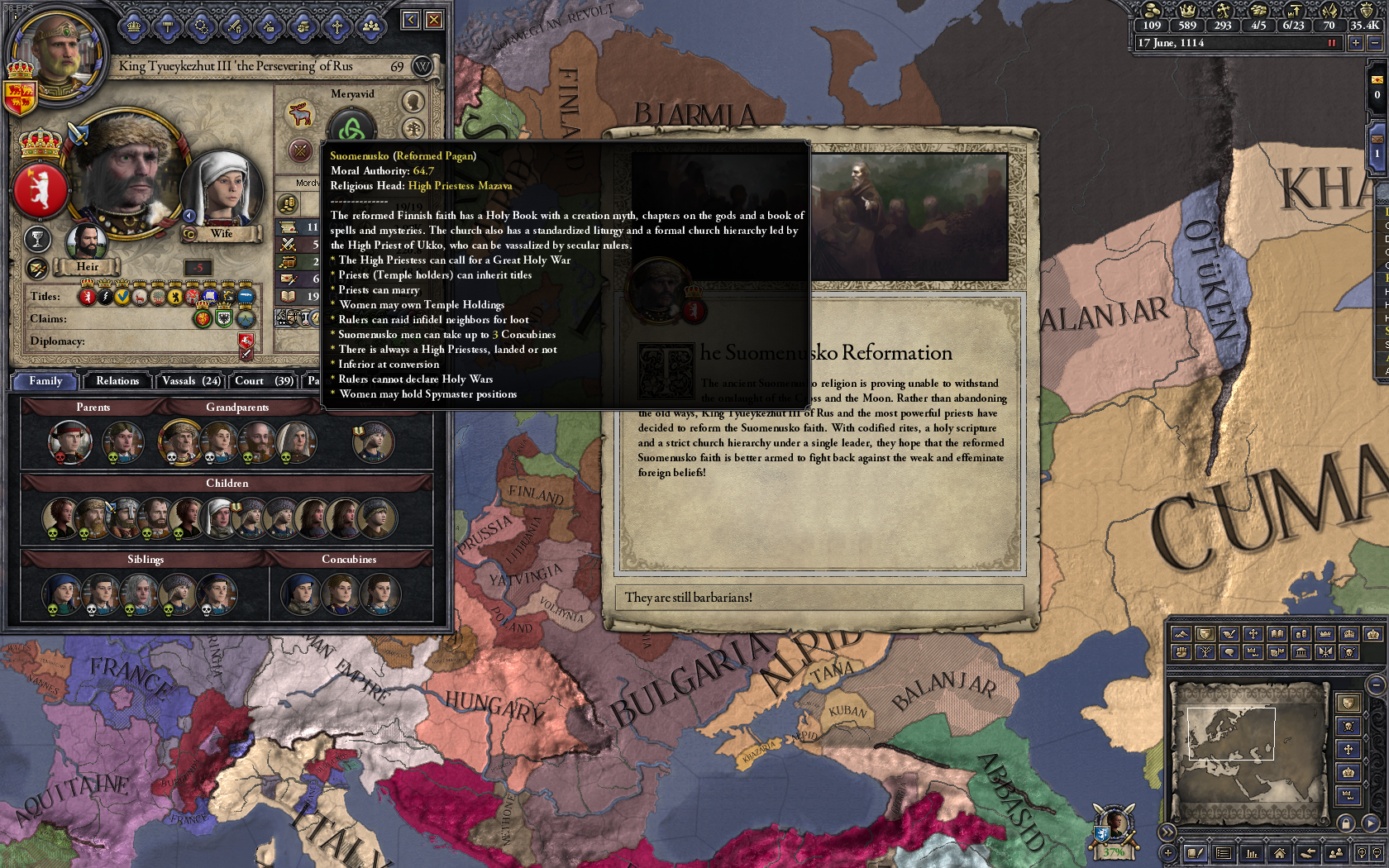
Task: Expand the minimap panel with double arrows
Action: (x=1167, y=834)
